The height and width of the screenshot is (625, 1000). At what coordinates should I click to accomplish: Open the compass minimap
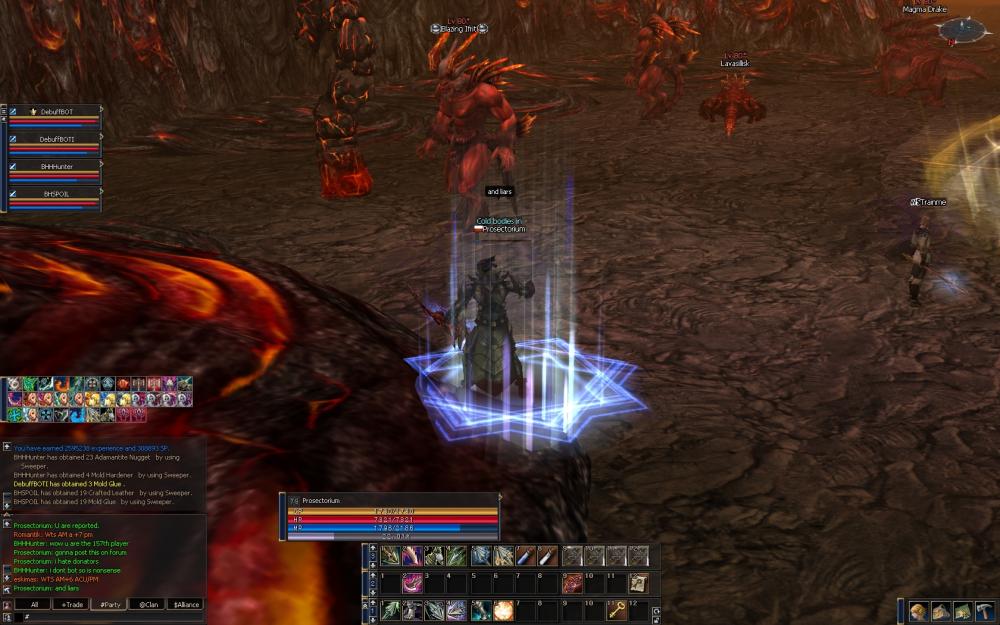(963, 31)
